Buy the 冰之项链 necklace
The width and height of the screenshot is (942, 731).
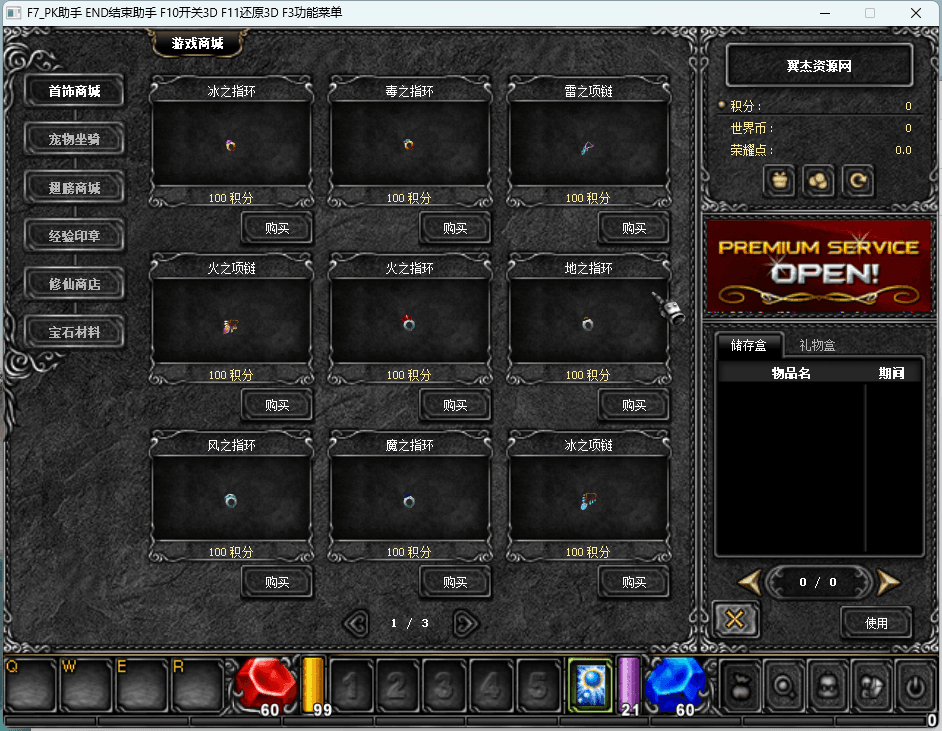coord(634,582)
